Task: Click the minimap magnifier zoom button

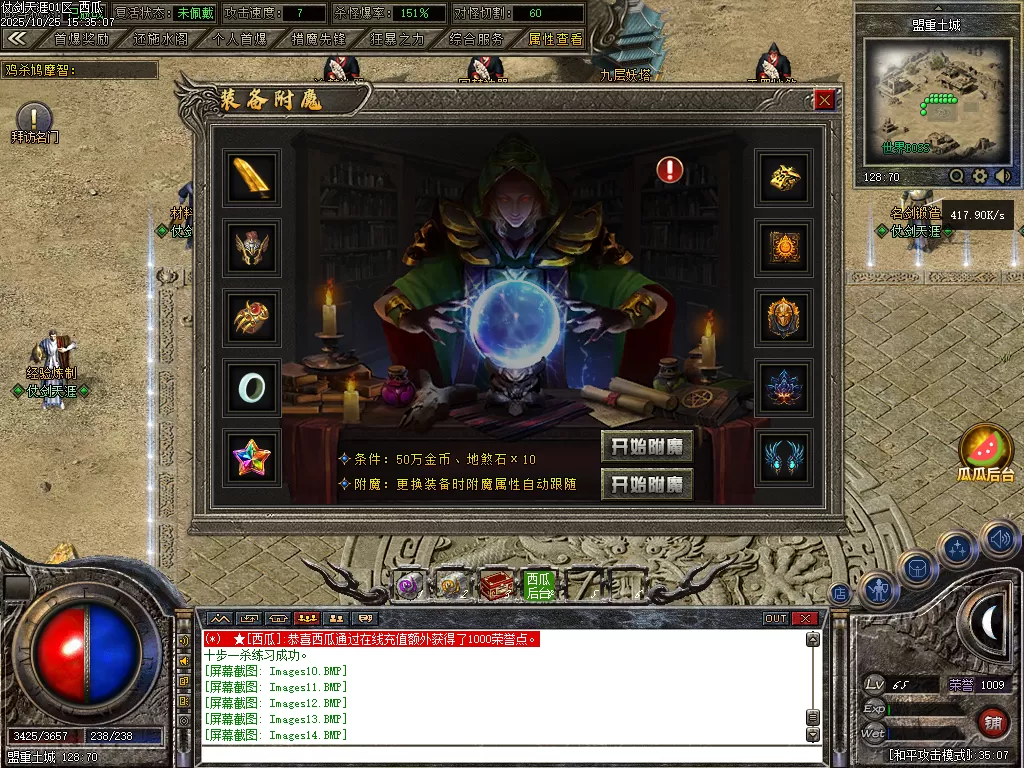Action: 957,176
